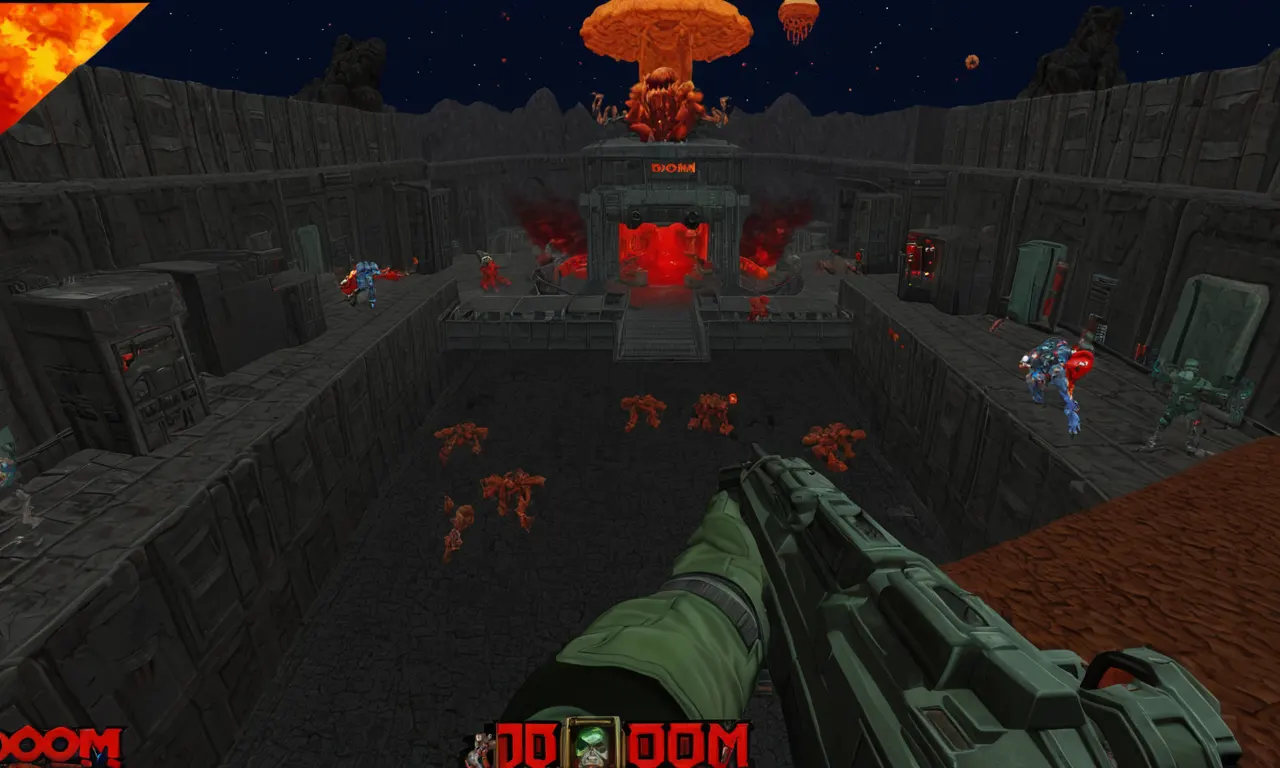1280x768 pixels.
Task: Click the red DOOM logo in bottom-left corner
Action: (60, 747)
